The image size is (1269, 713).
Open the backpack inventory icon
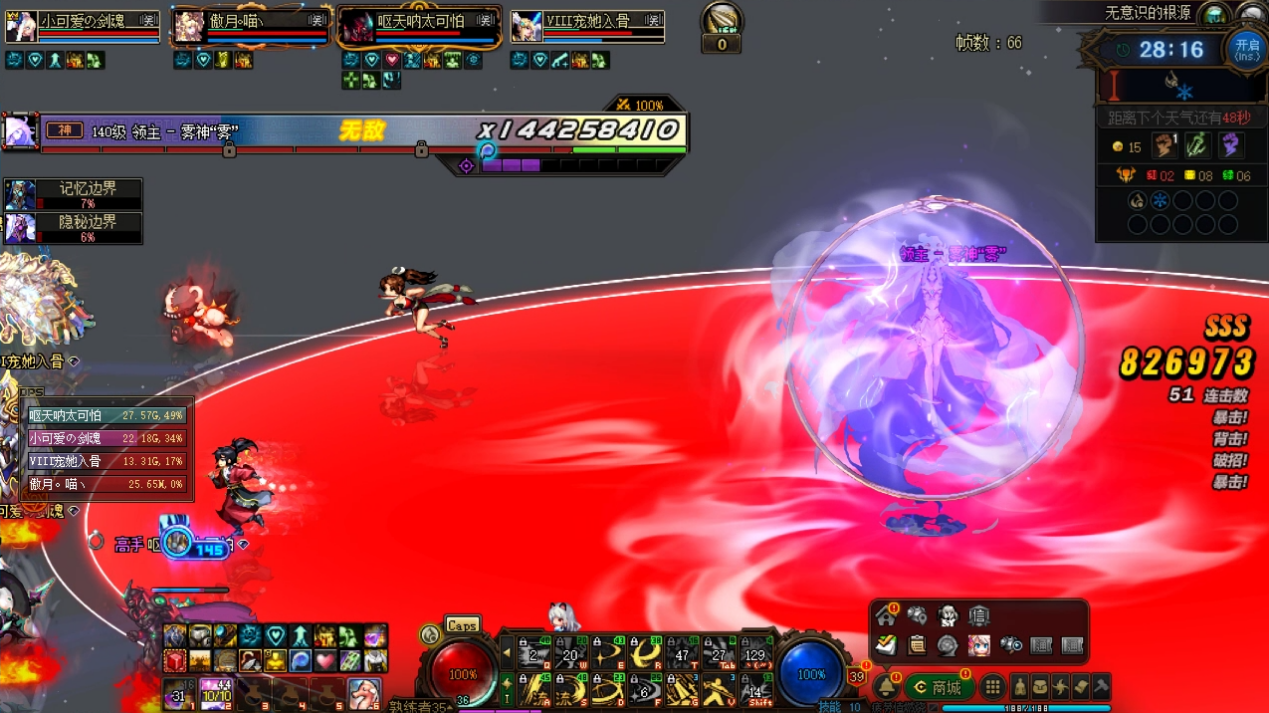click(1040, 688)
